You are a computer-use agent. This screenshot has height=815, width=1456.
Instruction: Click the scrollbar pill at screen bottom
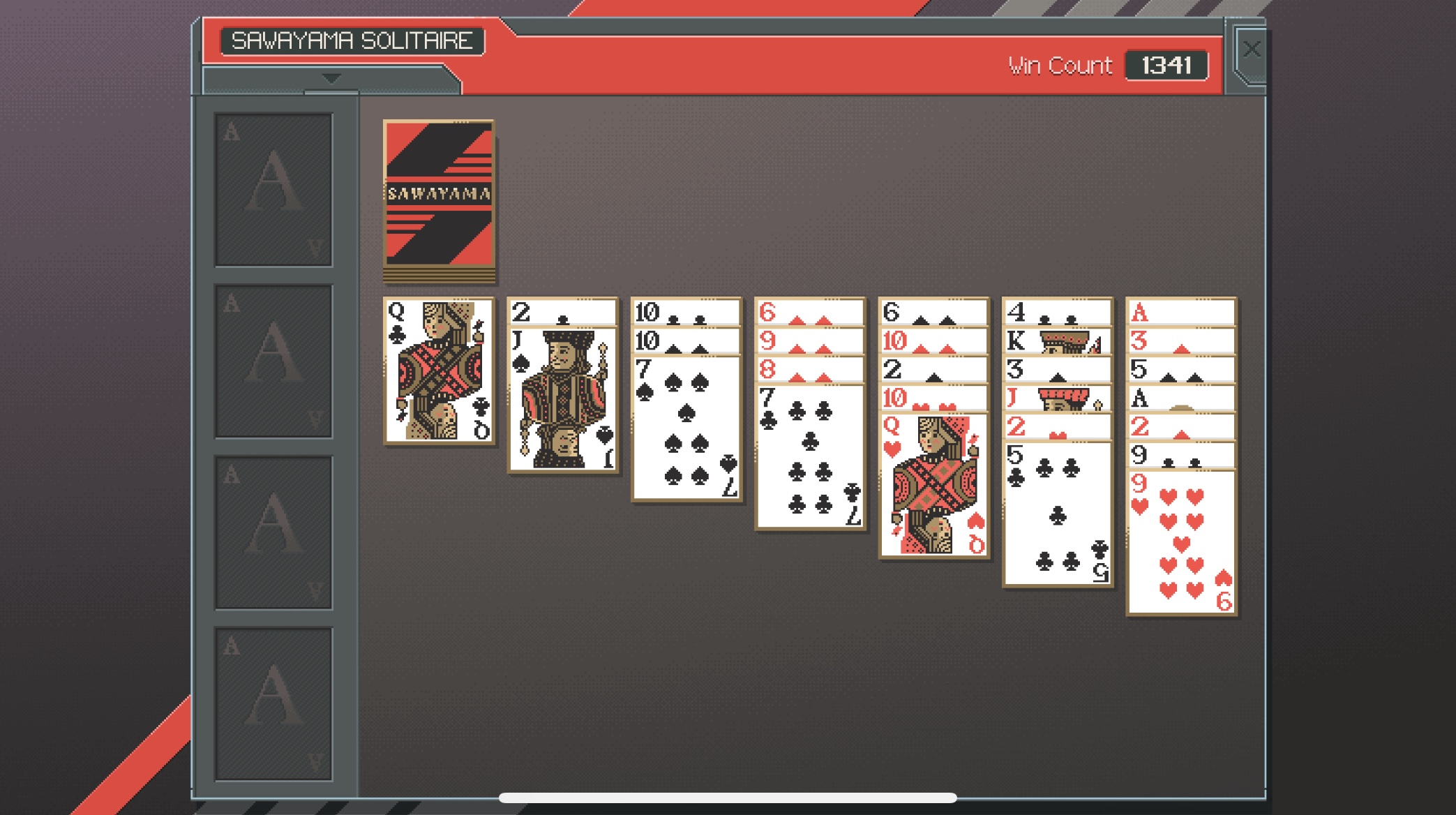(x=728, y=795)
